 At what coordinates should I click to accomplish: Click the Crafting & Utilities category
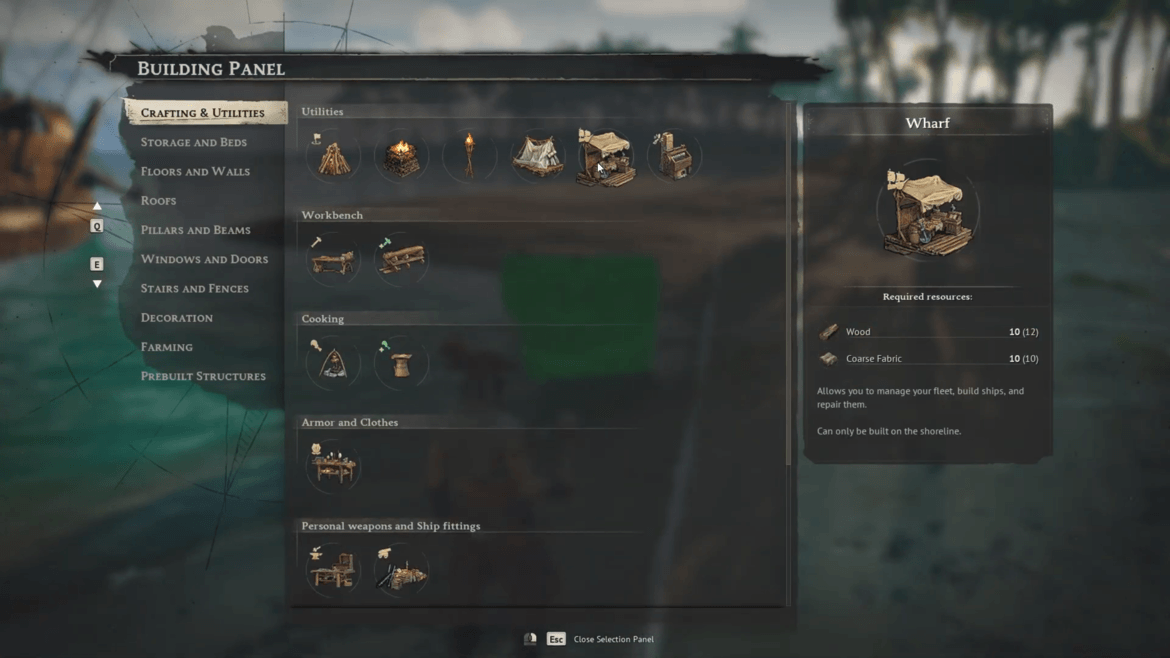(202, 113)
